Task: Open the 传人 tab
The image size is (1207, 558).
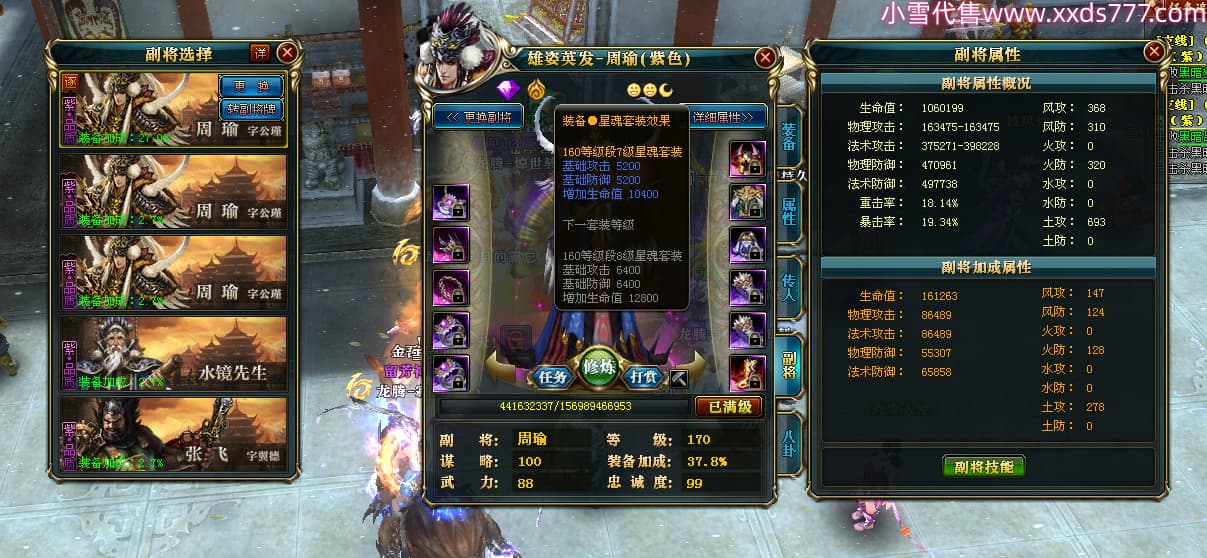Action: (x=789, y=287)
